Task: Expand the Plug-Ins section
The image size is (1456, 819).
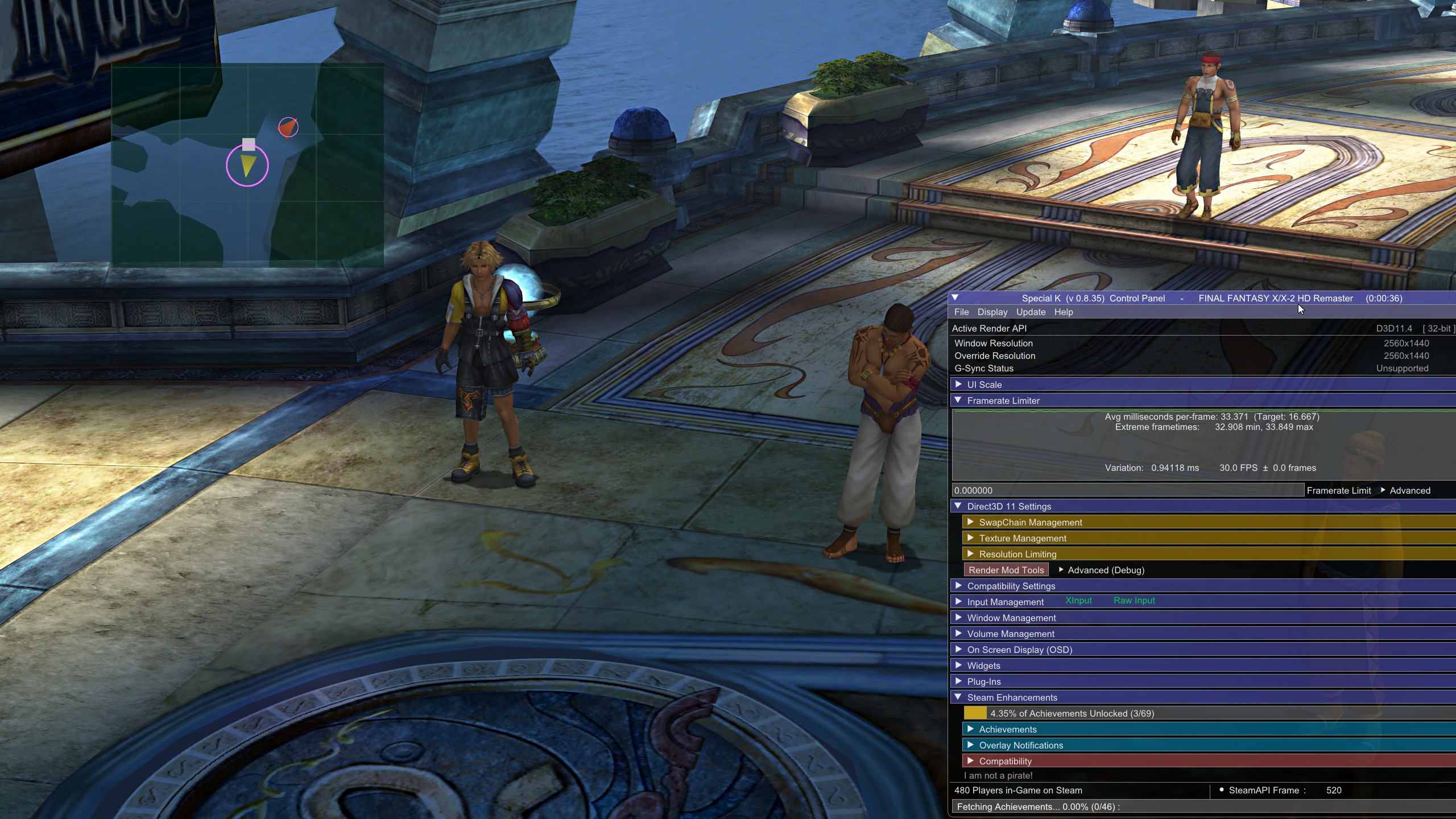Action: [x=983, y=682]
